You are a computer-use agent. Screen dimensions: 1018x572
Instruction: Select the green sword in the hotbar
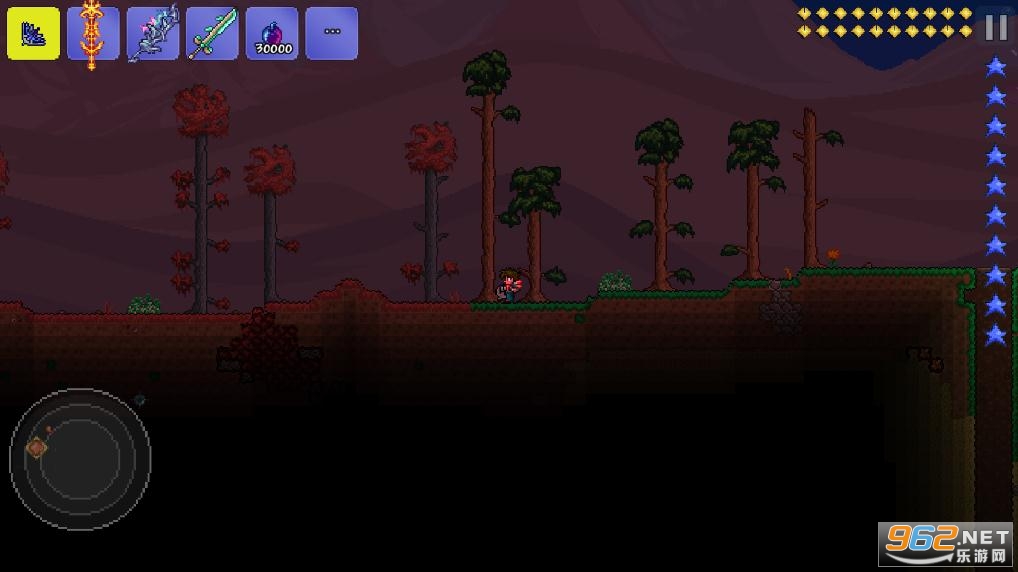pos(213,33)
